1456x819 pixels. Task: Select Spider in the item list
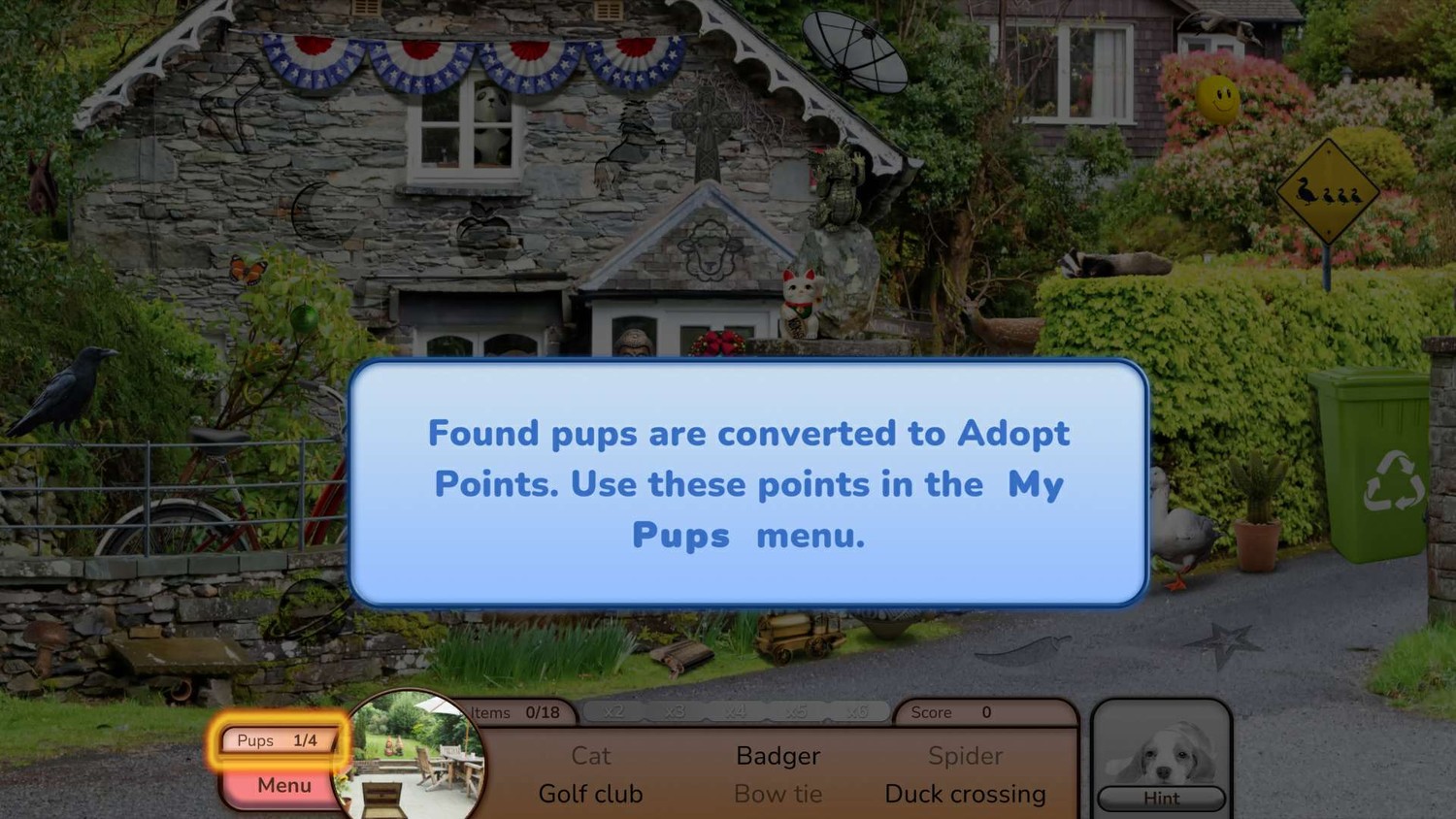point(965,756)
